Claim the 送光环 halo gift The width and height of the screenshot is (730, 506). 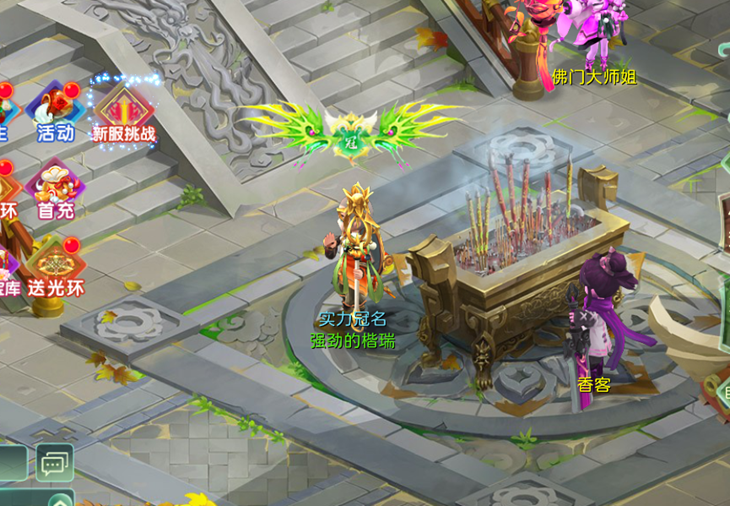[55, 266]
